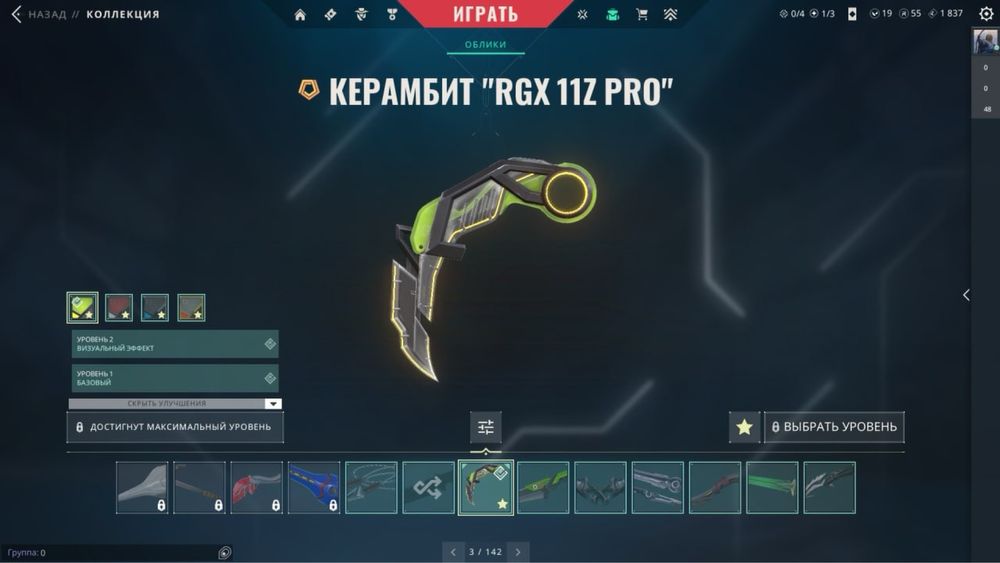
Task: Select the glowing green blade skin
Action: [772, 488]
